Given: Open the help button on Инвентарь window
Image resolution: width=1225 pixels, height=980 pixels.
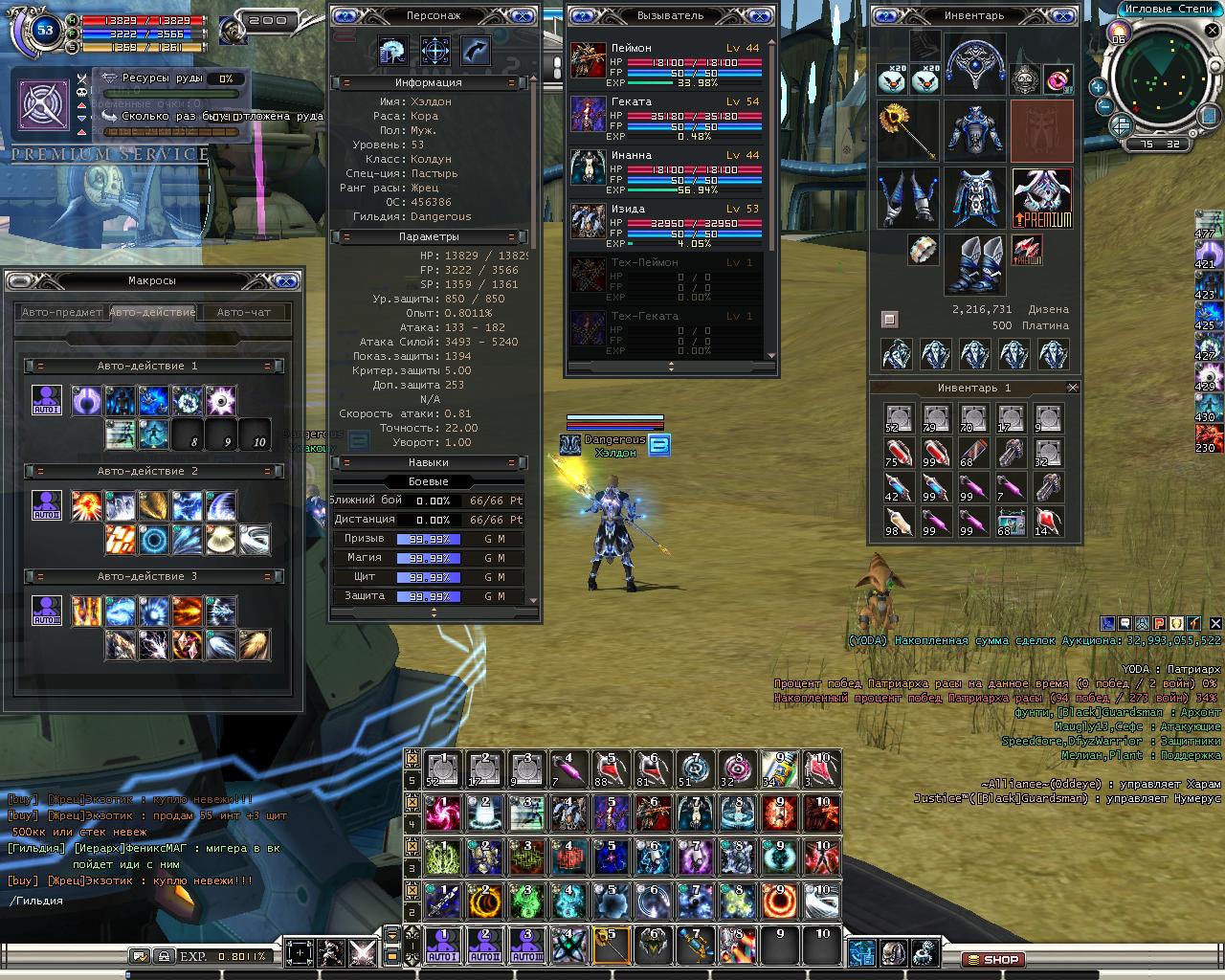Looking at the screenshot, I should tap(886, 16).
